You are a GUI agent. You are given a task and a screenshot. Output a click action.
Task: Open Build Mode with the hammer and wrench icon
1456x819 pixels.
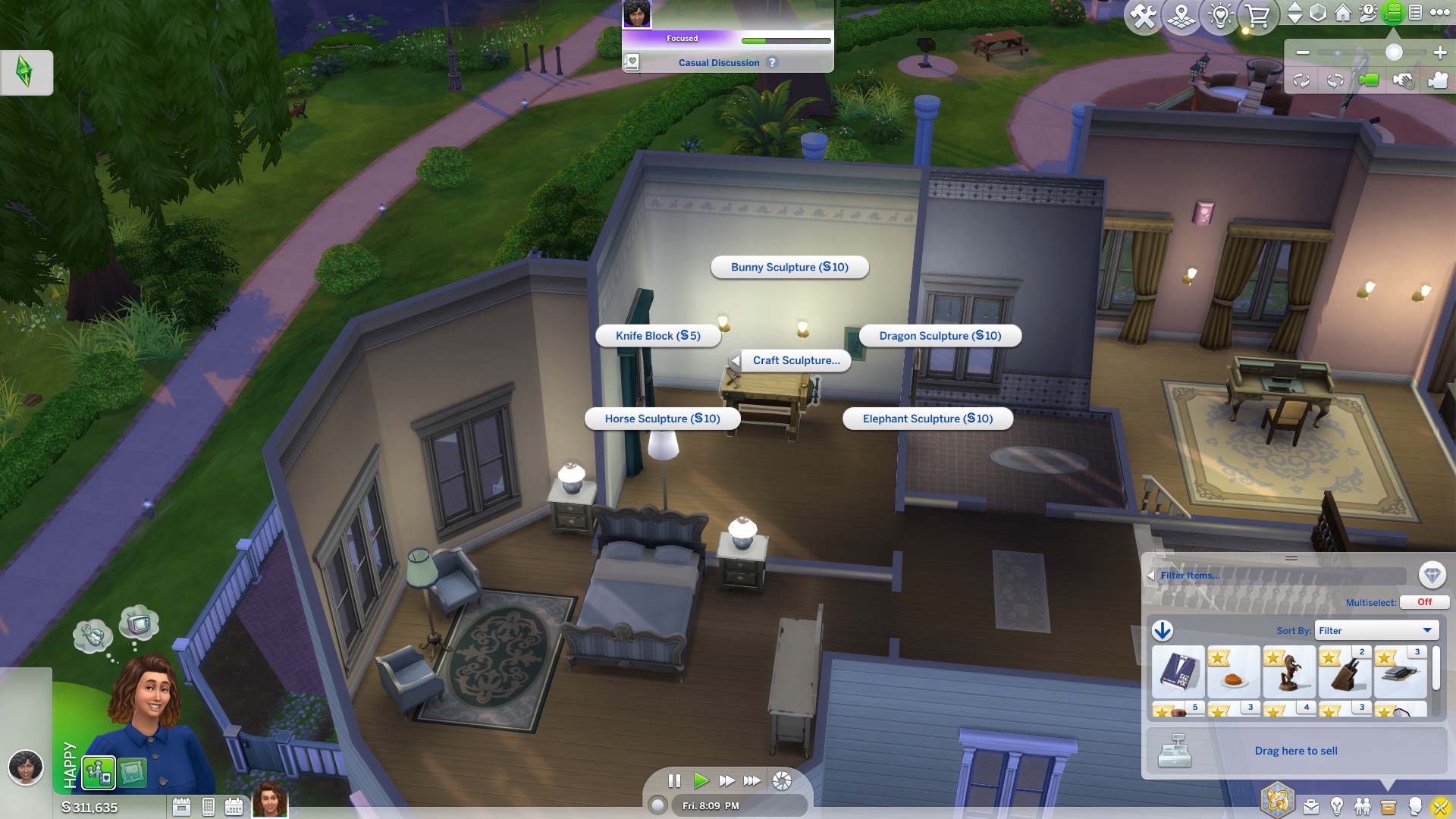tap(1143, 12)
